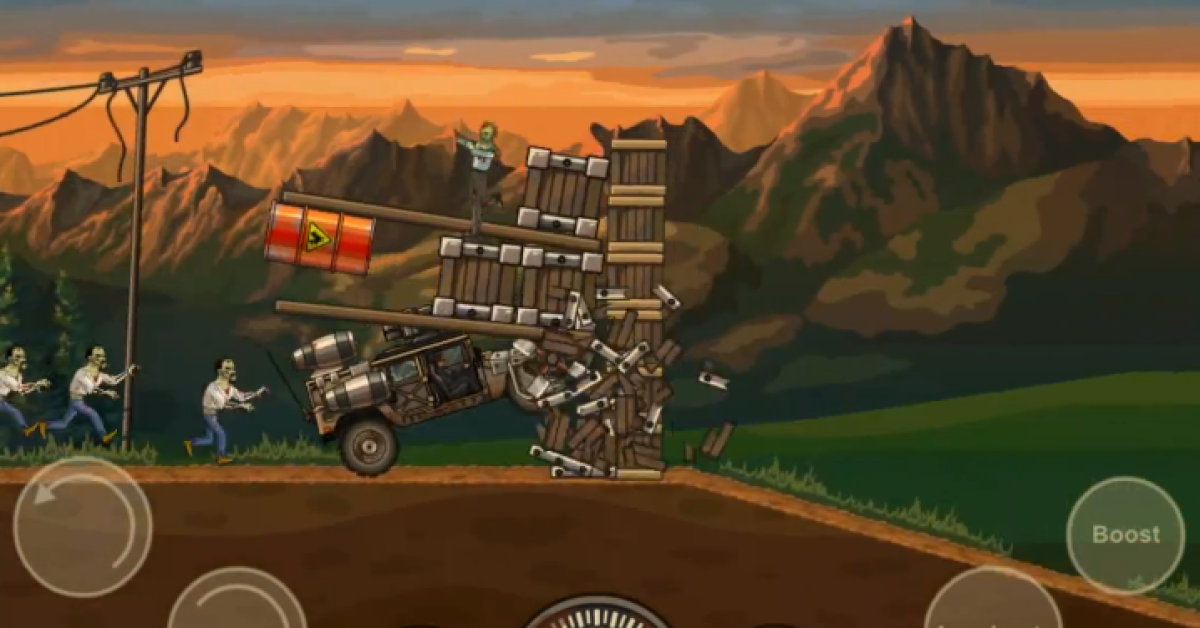Screen dimensions: 1200x628
Task: Activate the Boost button
Action: (1125, 535)
